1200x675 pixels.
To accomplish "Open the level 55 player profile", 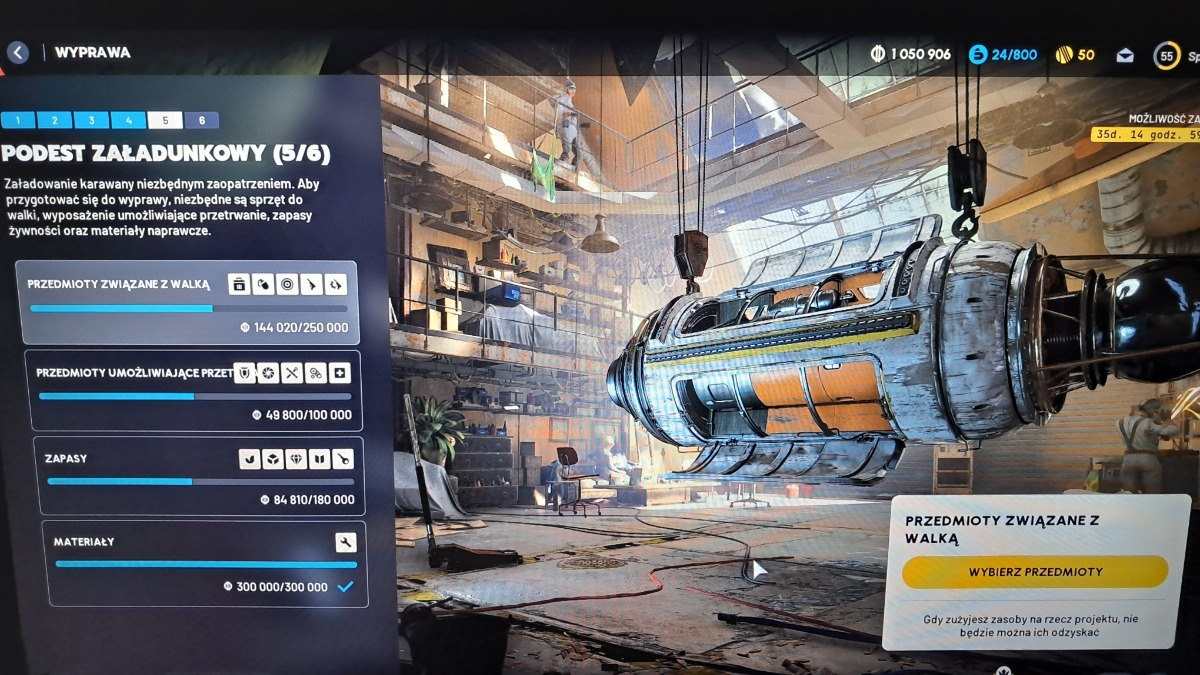I will [x=1167, y=56].
